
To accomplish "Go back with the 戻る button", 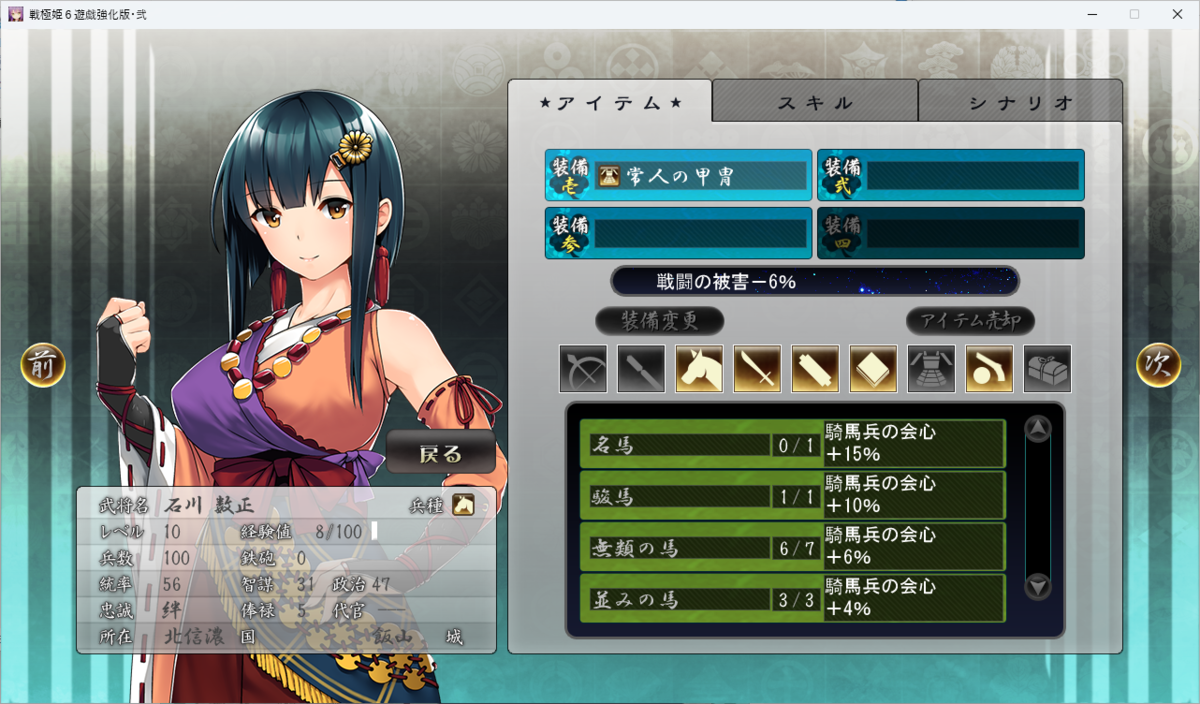I will pos(441,452).
